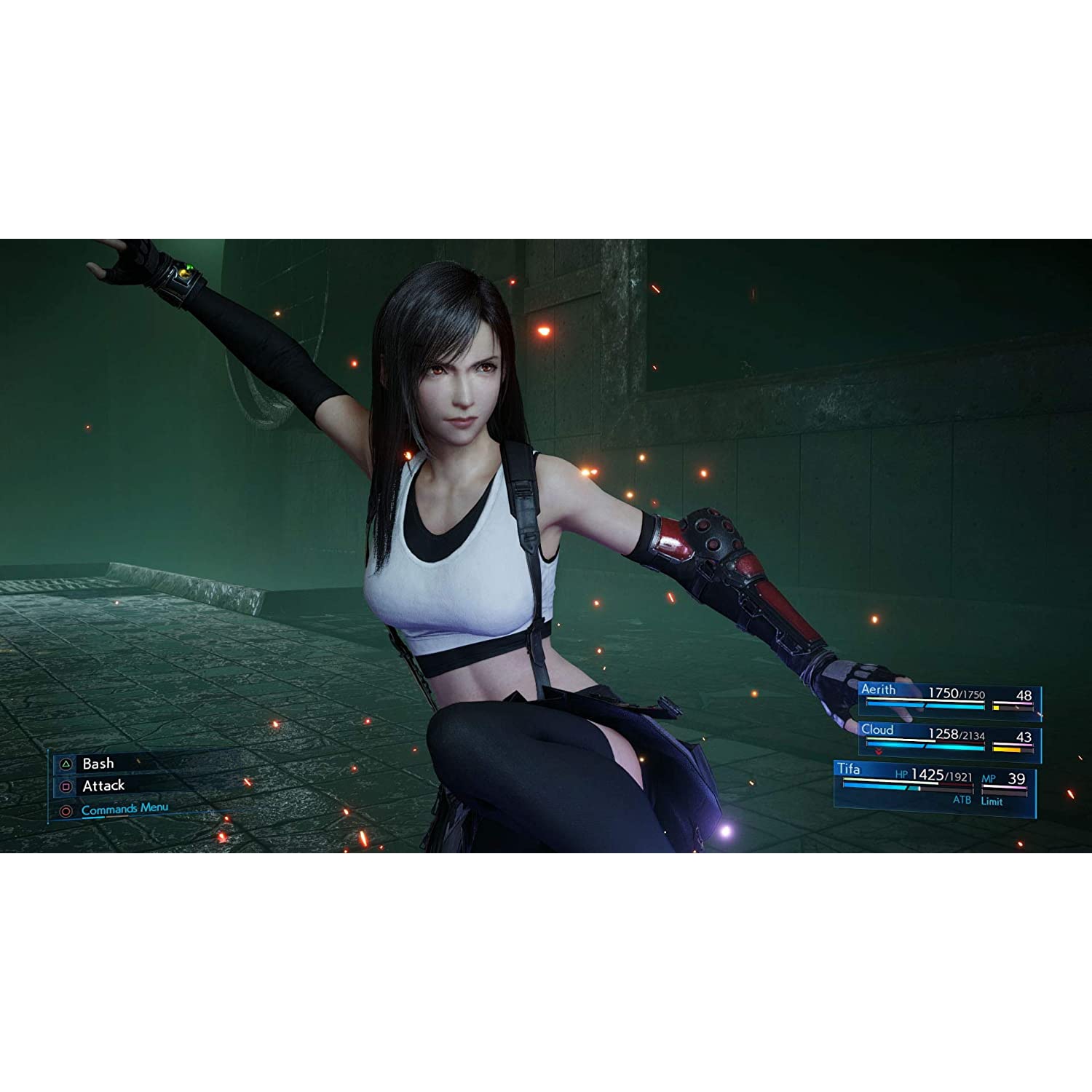The width and height of the screenshot is (1092, 1092).
Task: Click the triangle button icon beside Bash
Action: point(65,764)
